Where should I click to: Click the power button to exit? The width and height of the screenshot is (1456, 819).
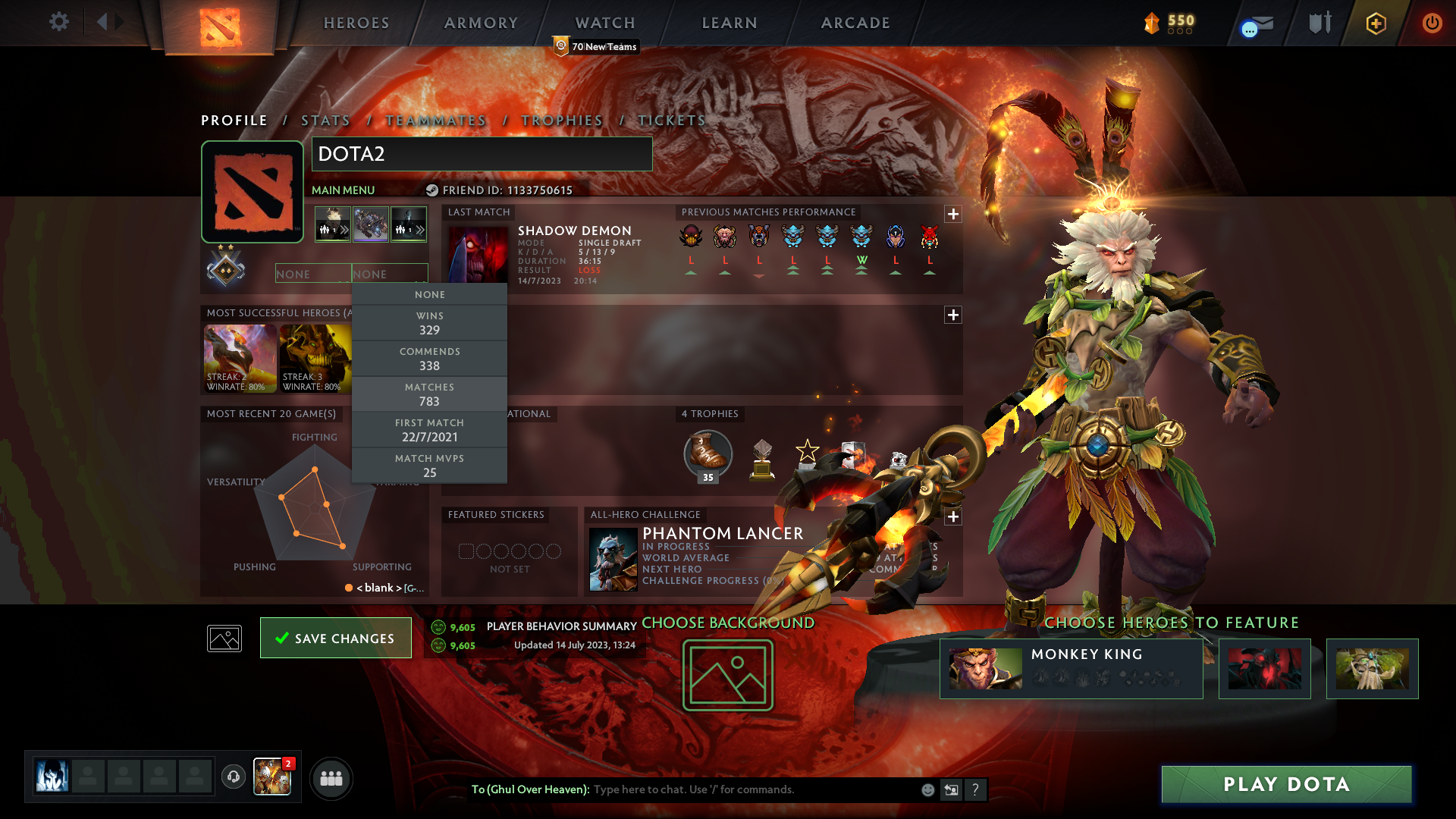click(x=1432, y=23)
